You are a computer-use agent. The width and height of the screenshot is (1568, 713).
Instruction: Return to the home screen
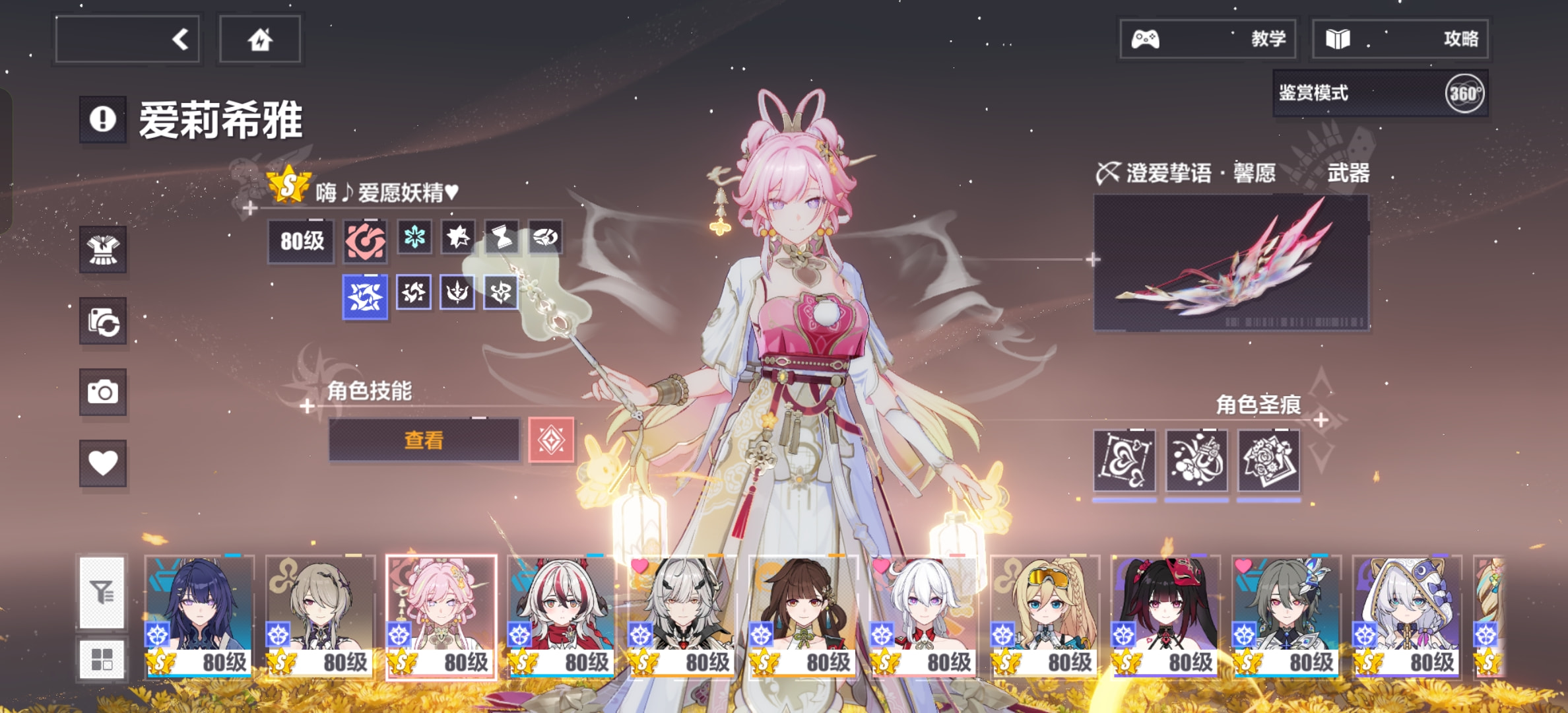click(260, 40)
